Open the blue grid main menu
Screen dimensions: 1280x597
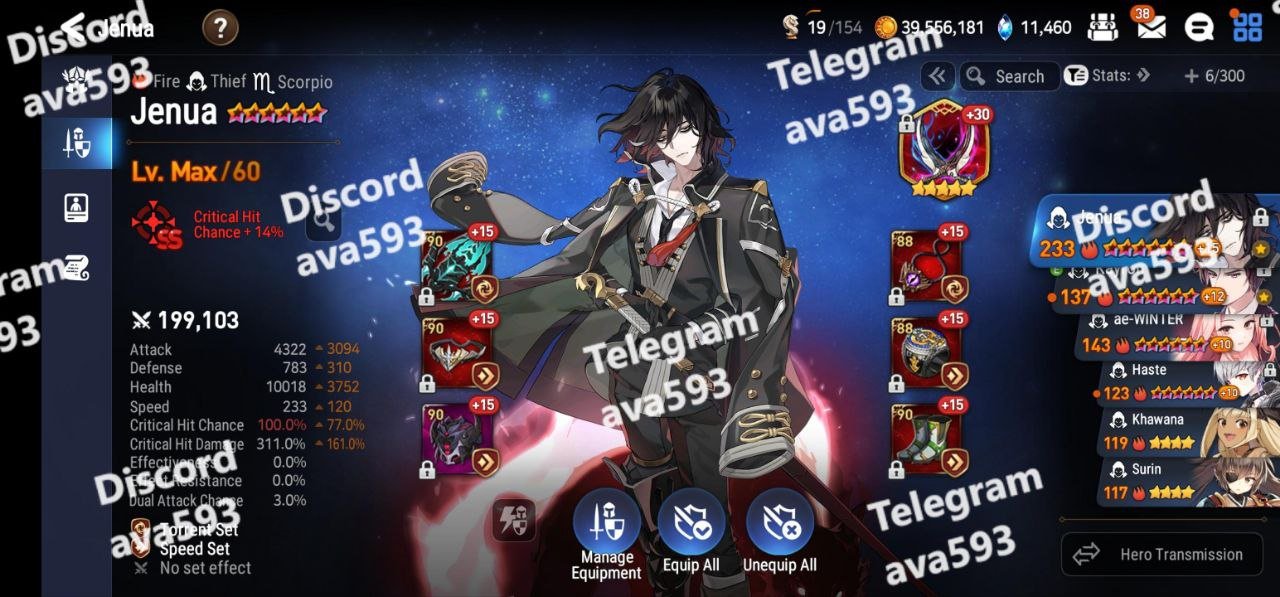[1247, 28]
